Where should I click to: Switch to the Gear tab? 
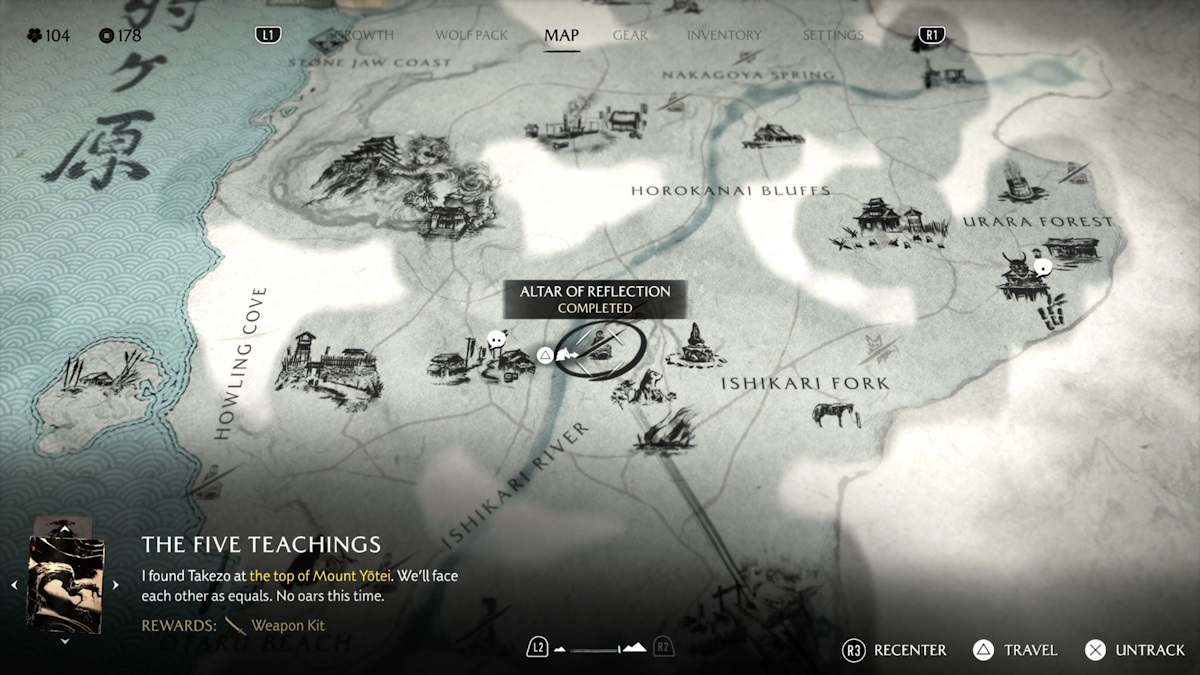pos(630,35)
